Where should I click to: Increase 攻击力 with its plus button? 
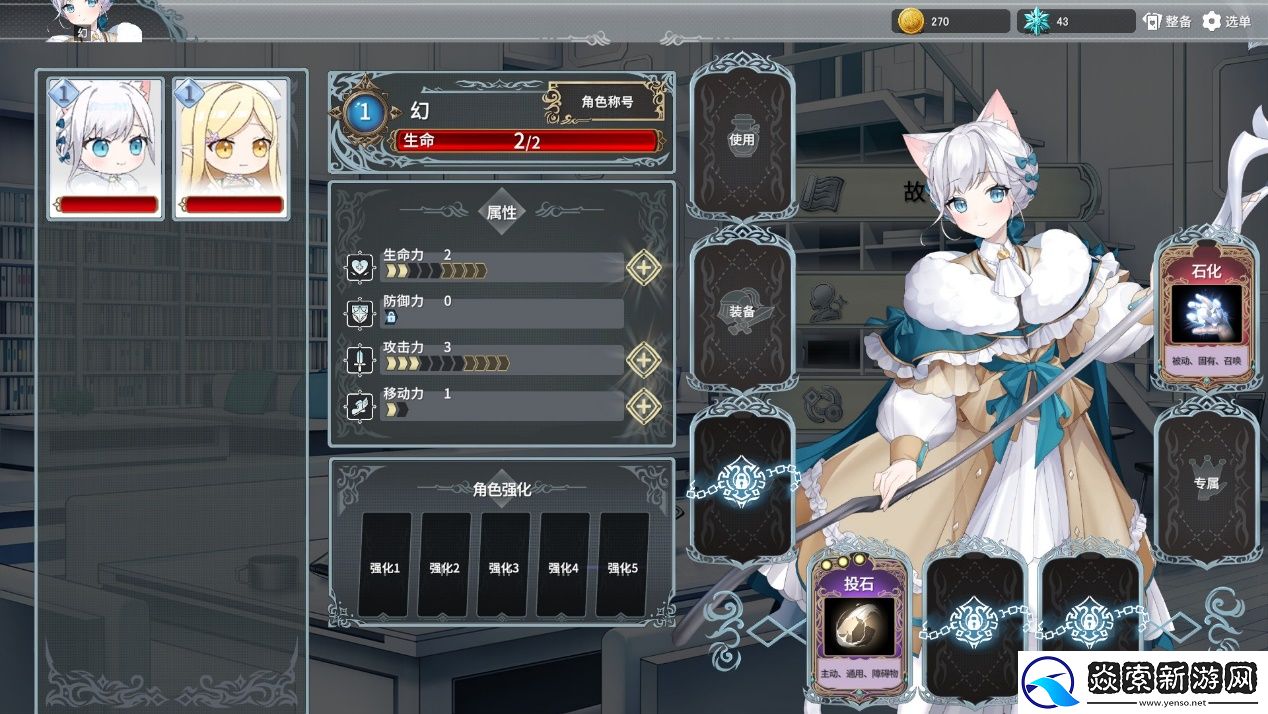pyautogui.click(x=643, y=359)
